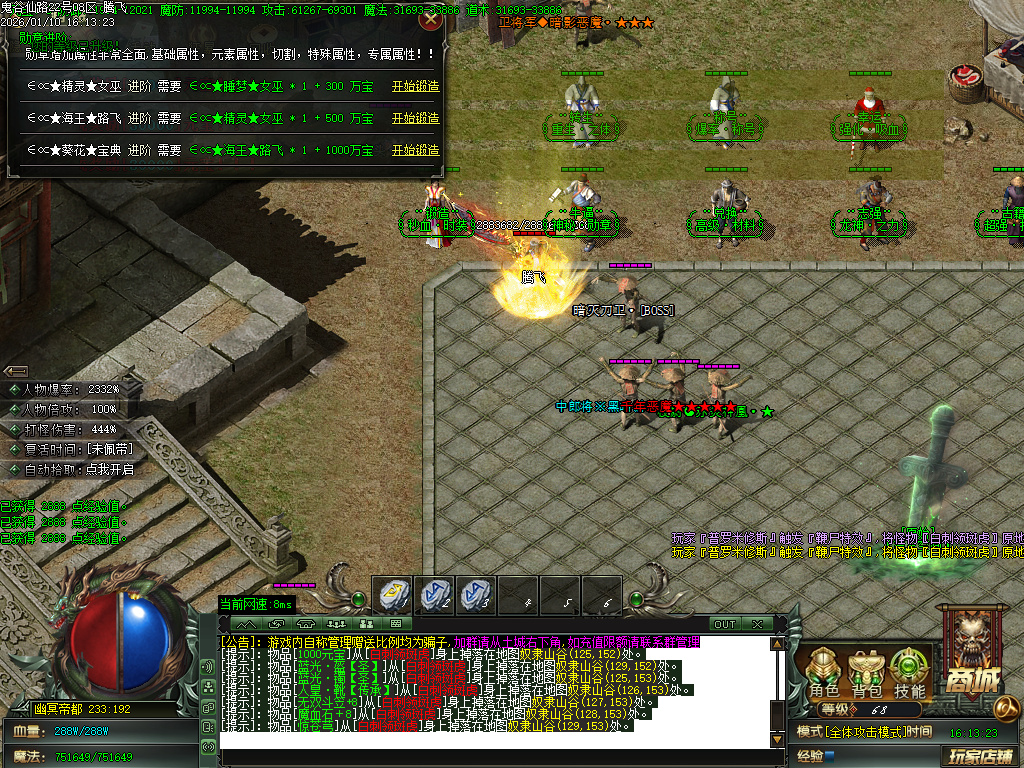Screen dimensions: 1024x768
Task: Use the item in hotbar slot 2
Action: coord(435,596)
